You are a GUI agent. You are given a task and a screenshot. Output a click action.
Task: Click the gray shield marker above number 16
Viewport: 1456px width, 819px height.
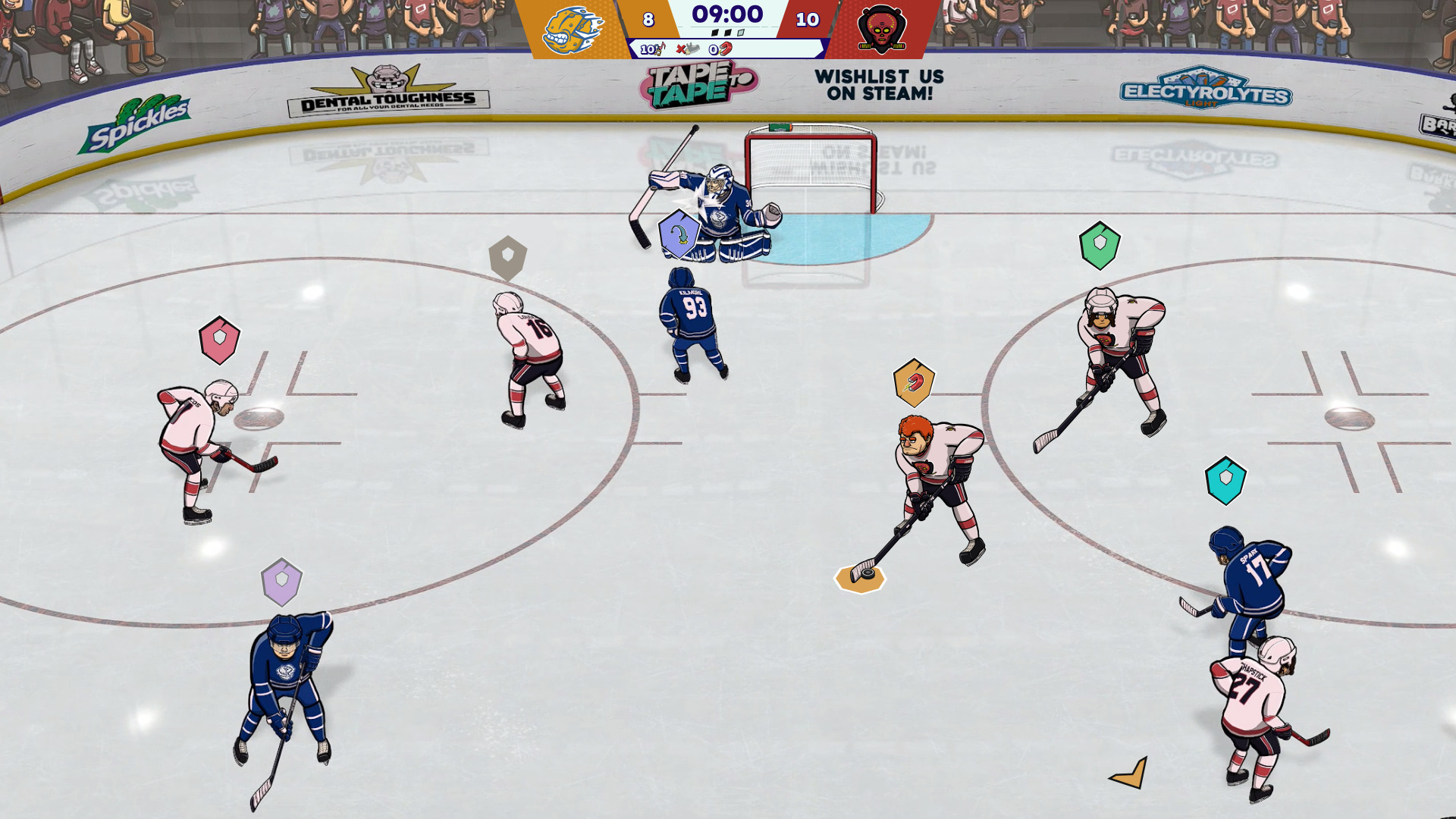click(507, 258)
